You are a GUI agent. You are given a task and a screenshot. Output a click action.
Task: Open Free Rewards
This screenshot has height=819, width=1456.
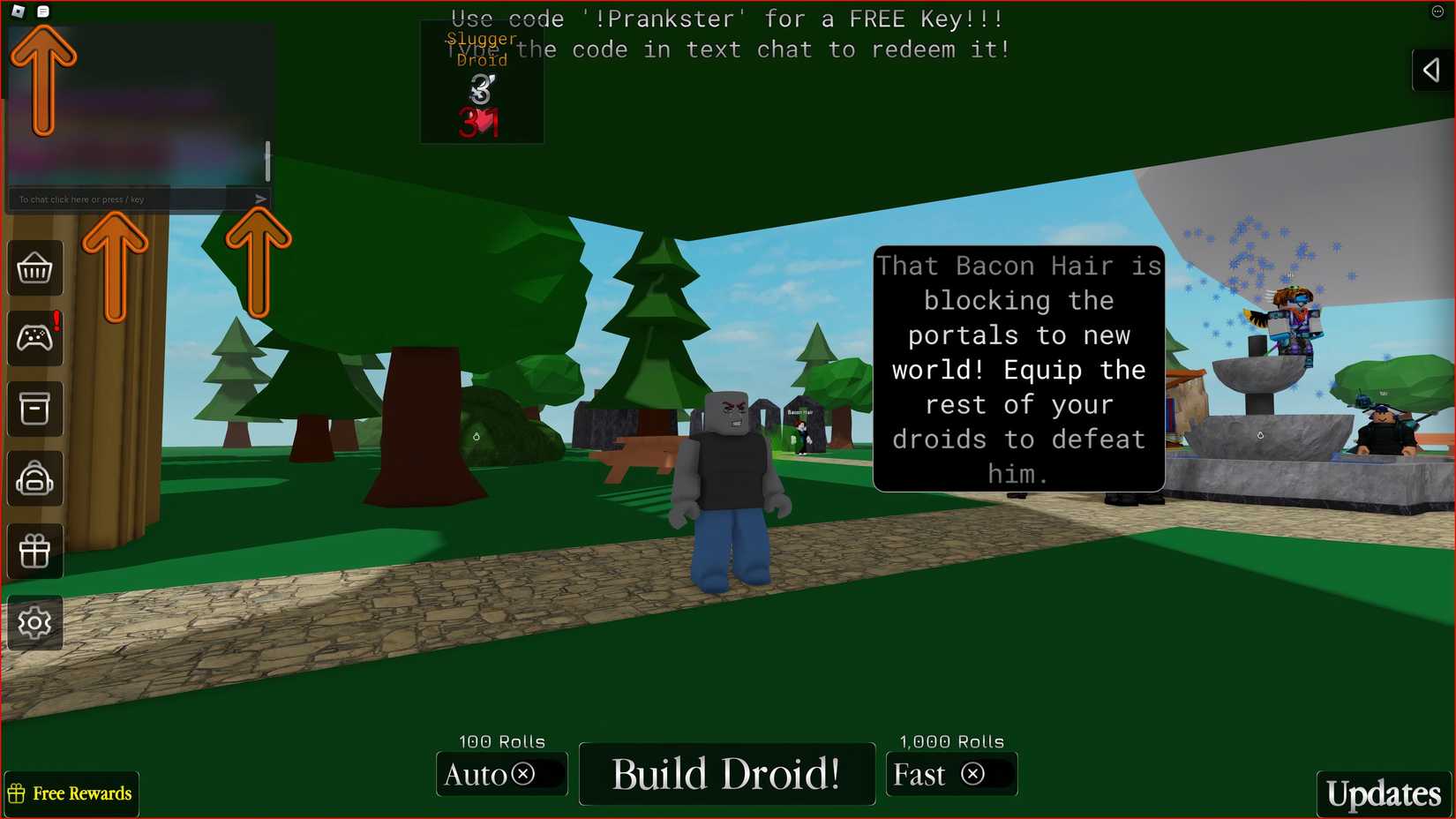(71, 793)
